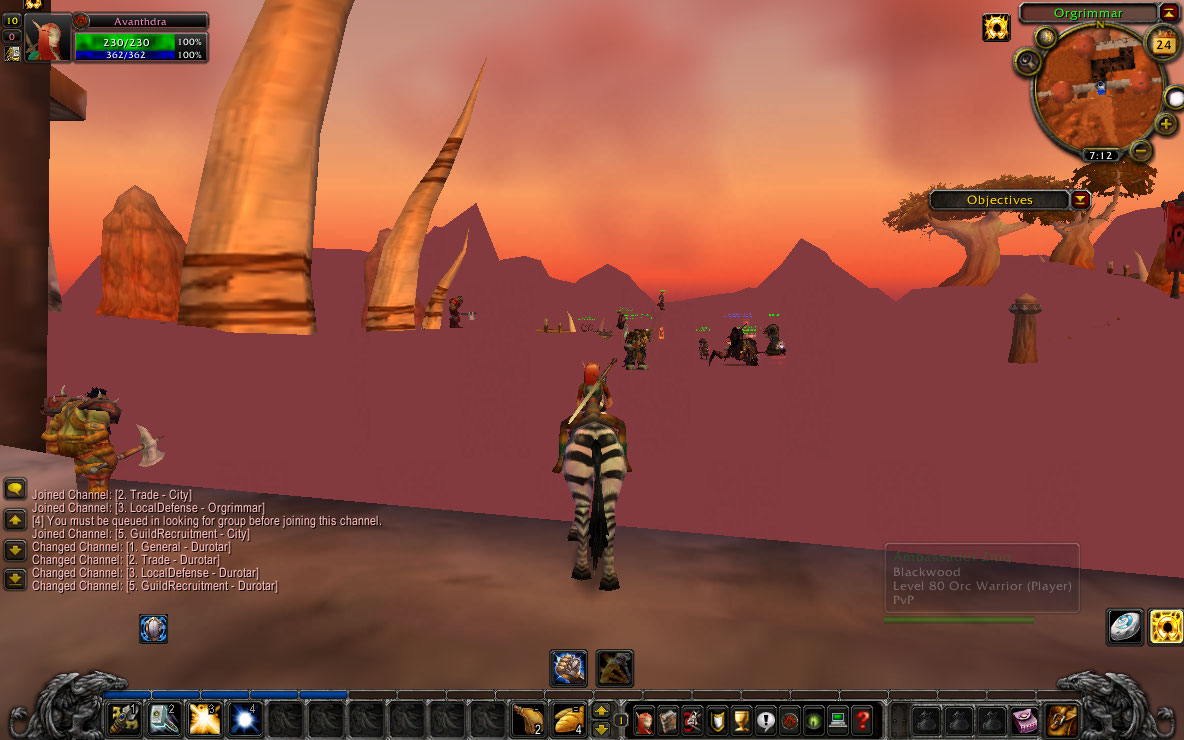This screenshot has height=740, width=1184.
Task: Open the spellbook micro button
Action: [667, 719]
